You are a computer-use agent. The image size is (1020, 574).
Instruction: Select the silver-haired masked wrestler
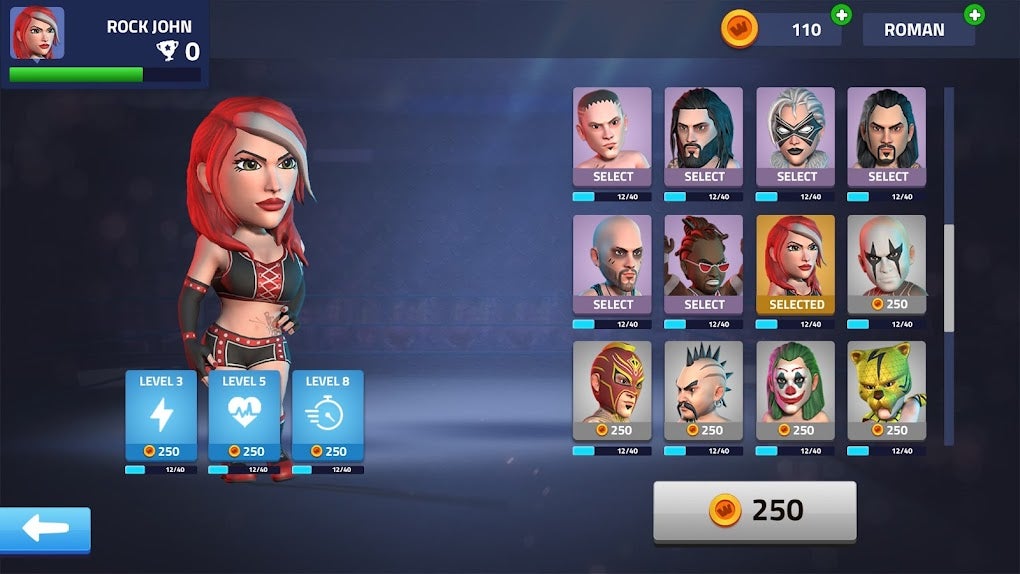(x=796, y=136)
